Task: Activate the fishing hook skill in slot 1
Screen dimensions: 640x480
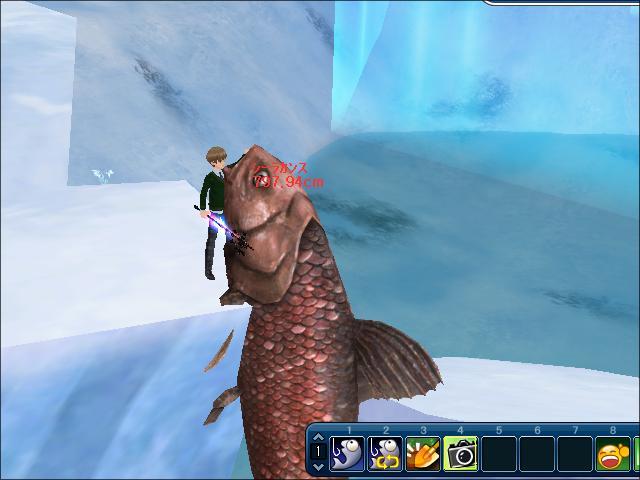Action: (347, 454)
